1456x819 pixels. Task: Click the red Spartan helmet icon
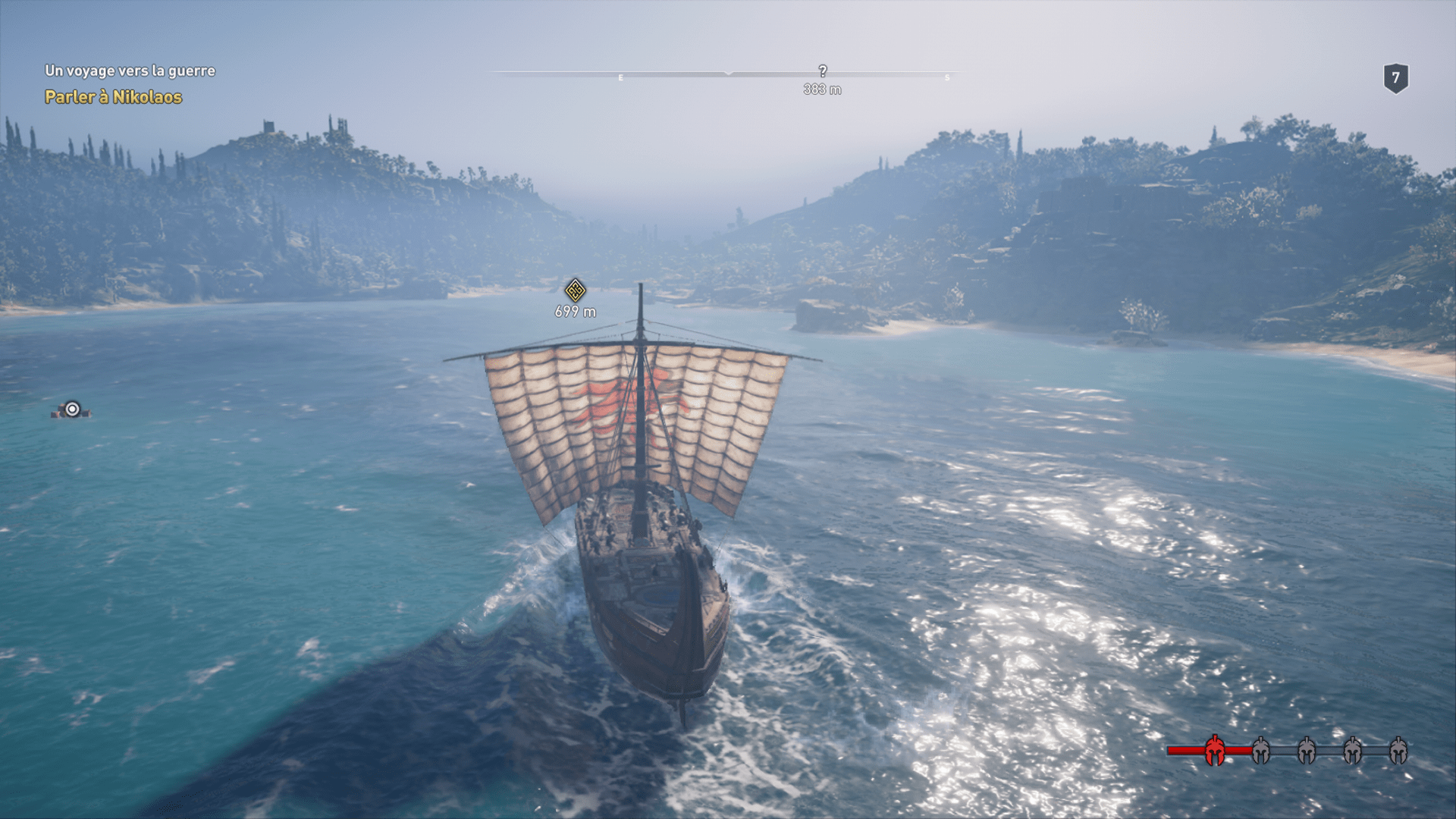[x=1214, y=750]
